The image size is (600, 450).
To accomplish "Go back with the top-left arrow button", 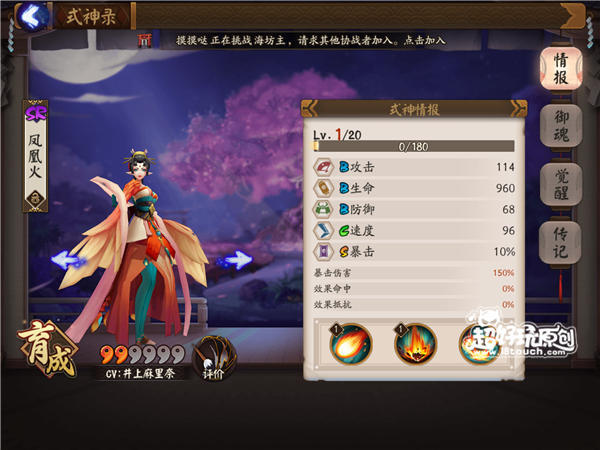I will 33,15.
